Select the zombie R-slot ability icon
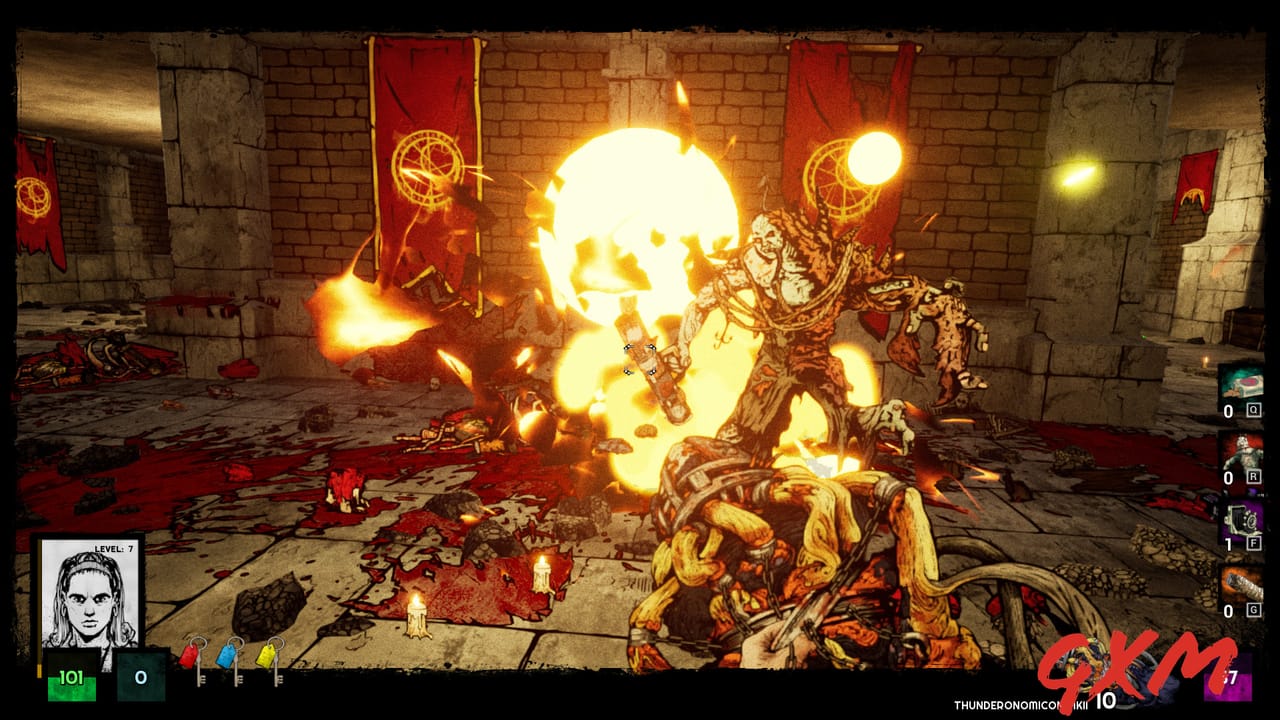Screen dimensions: 1280x720 tap(1243, 455)
